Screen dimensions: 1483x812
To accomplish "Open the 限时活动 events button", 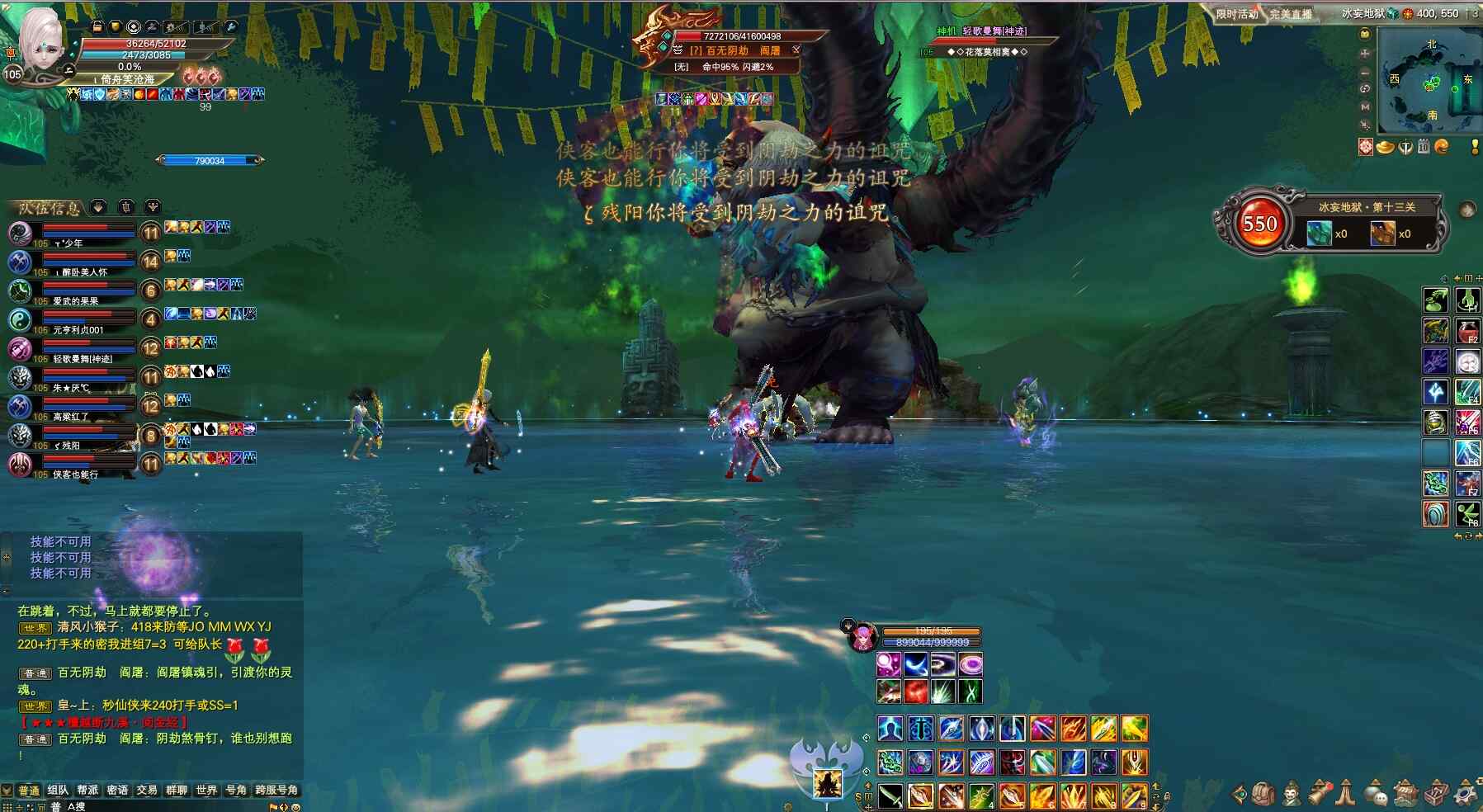I will (1236, 14).
